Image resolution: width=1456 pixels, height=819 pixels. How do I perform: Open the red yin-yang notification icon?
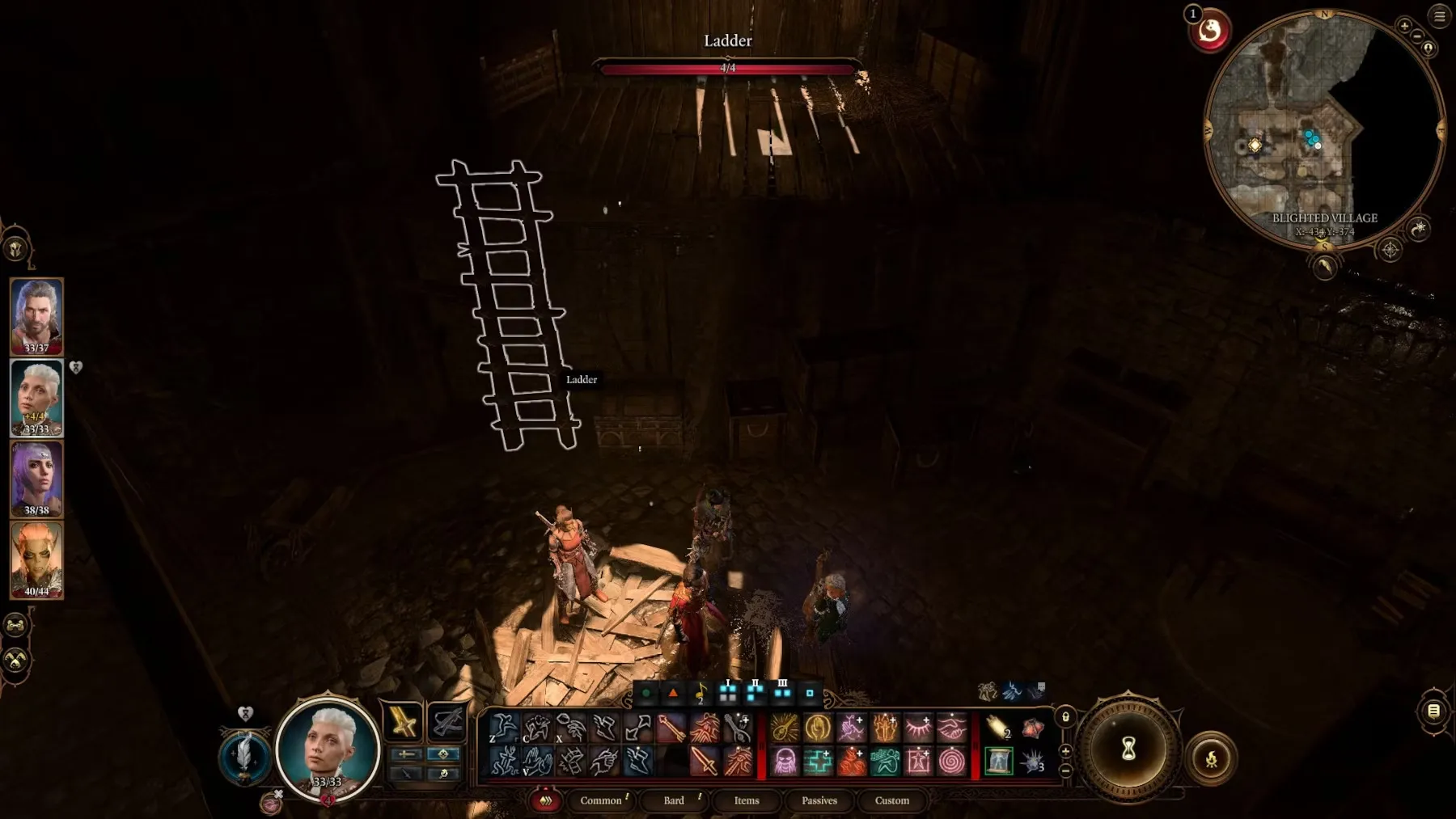click(x=1209, y=31)
